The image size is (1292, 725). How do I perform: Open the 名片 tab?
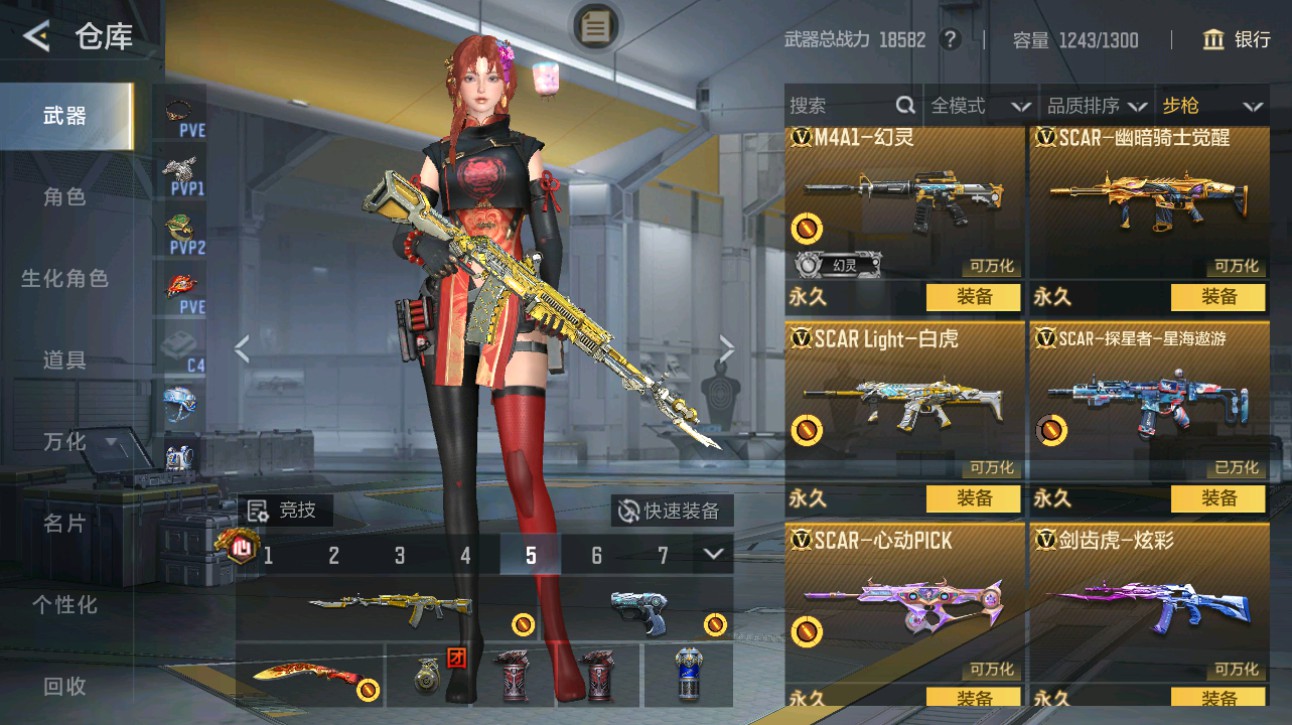point(65,523)
